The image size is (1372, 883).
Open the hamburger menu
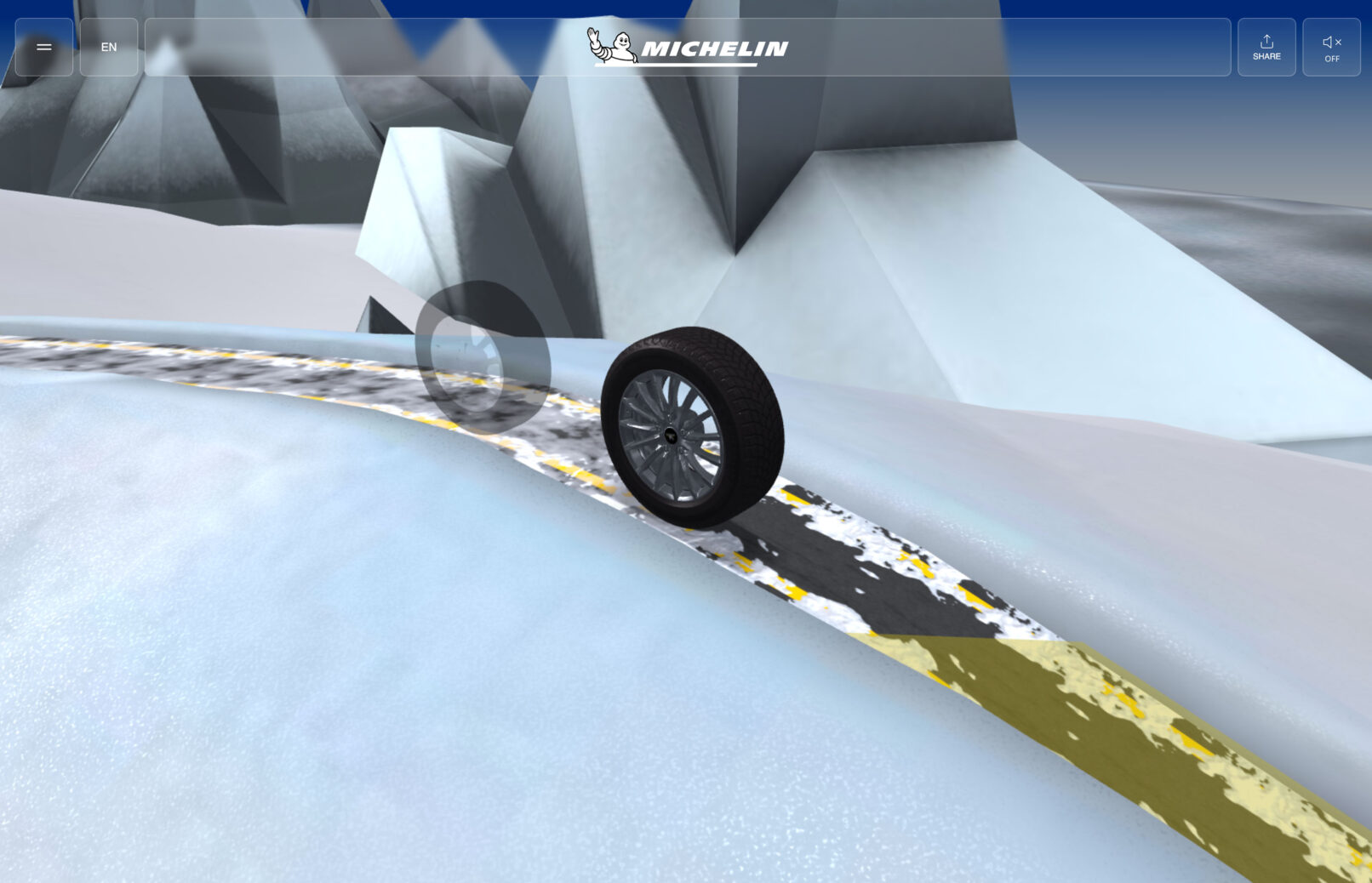click(44, 48)
